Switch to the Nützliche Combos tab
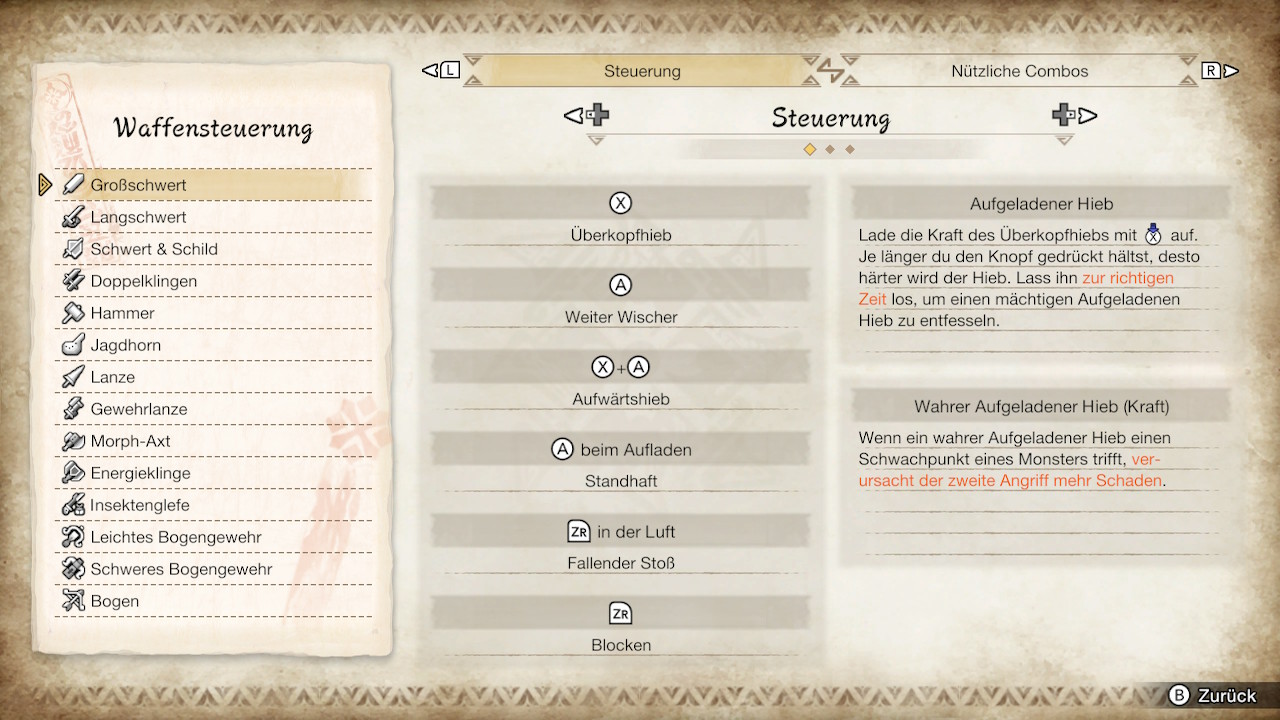 coord(1019,71)
